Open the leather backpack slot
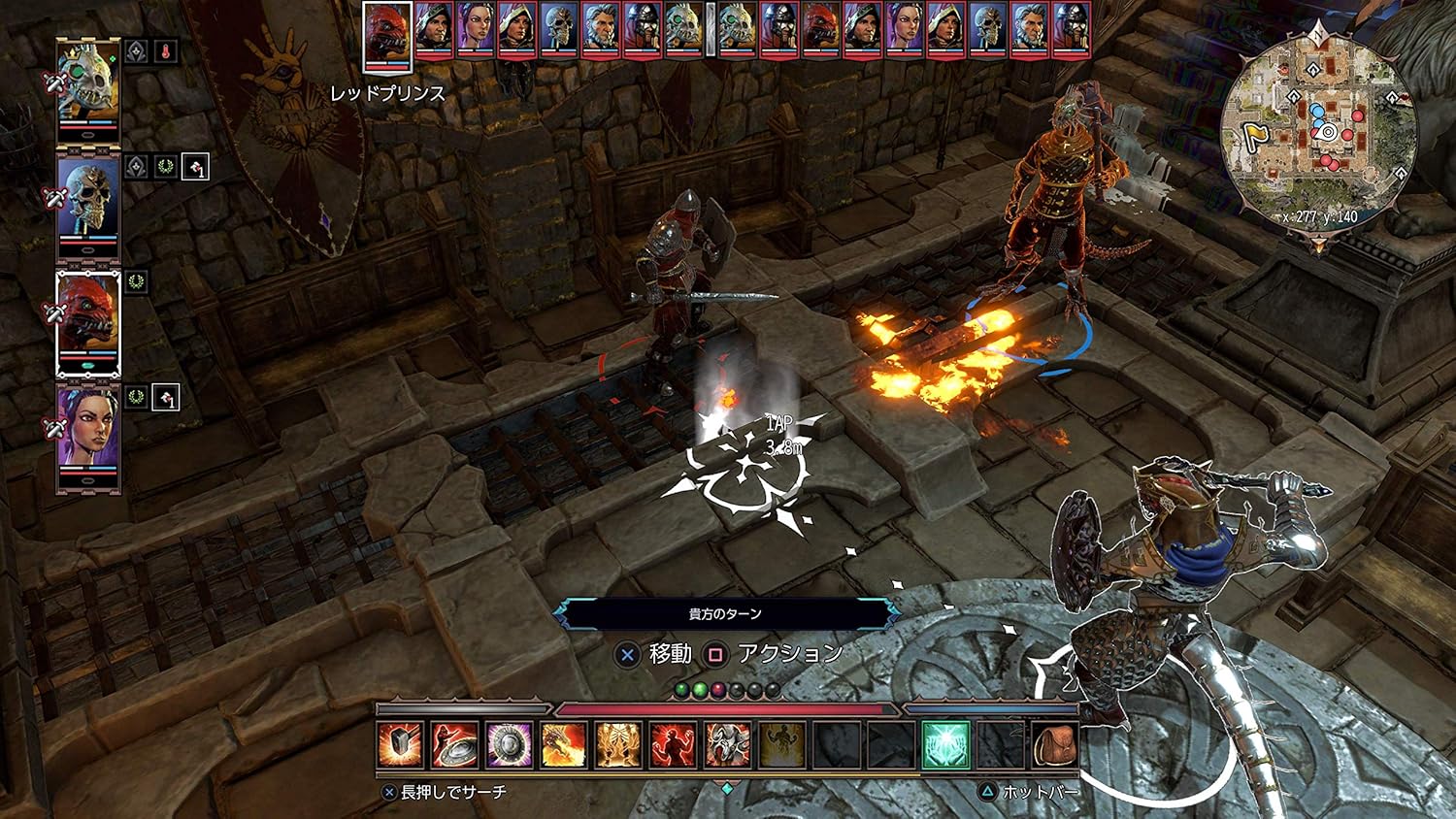The image size is (1456, 819). click(x=1054, y=745)
